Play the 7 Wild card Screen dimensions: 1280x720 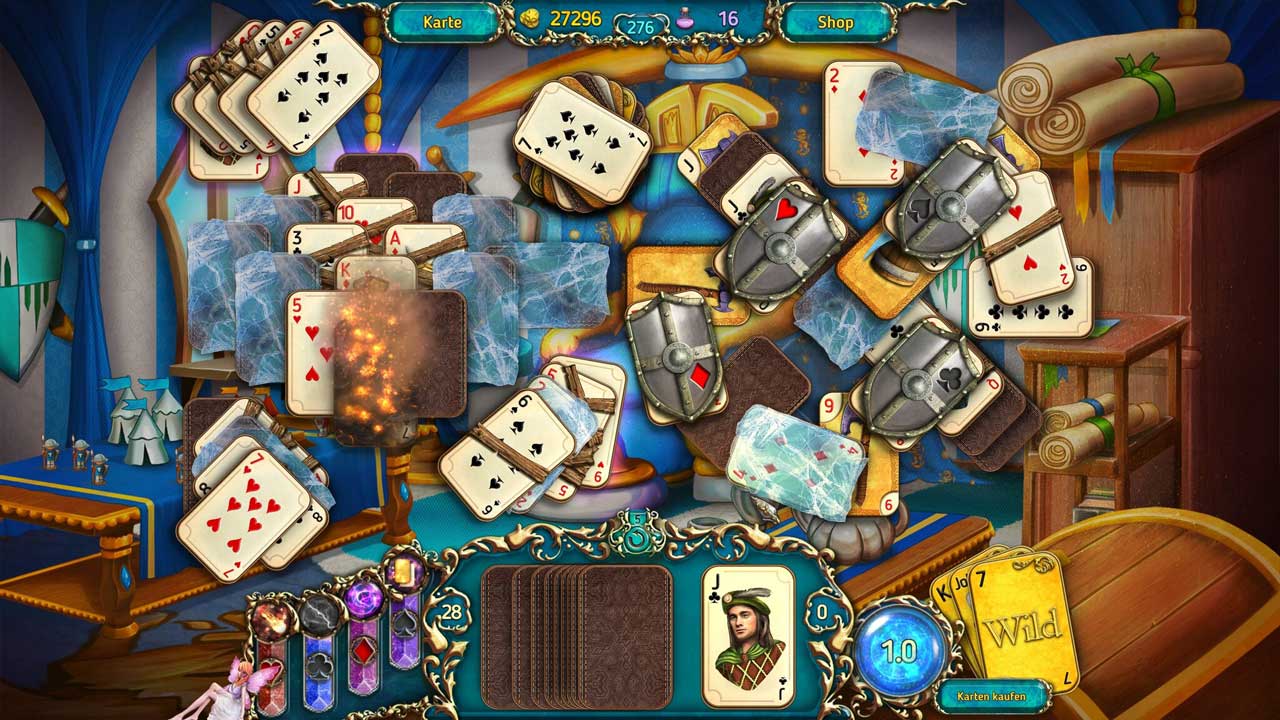[x=1022, y=625]
